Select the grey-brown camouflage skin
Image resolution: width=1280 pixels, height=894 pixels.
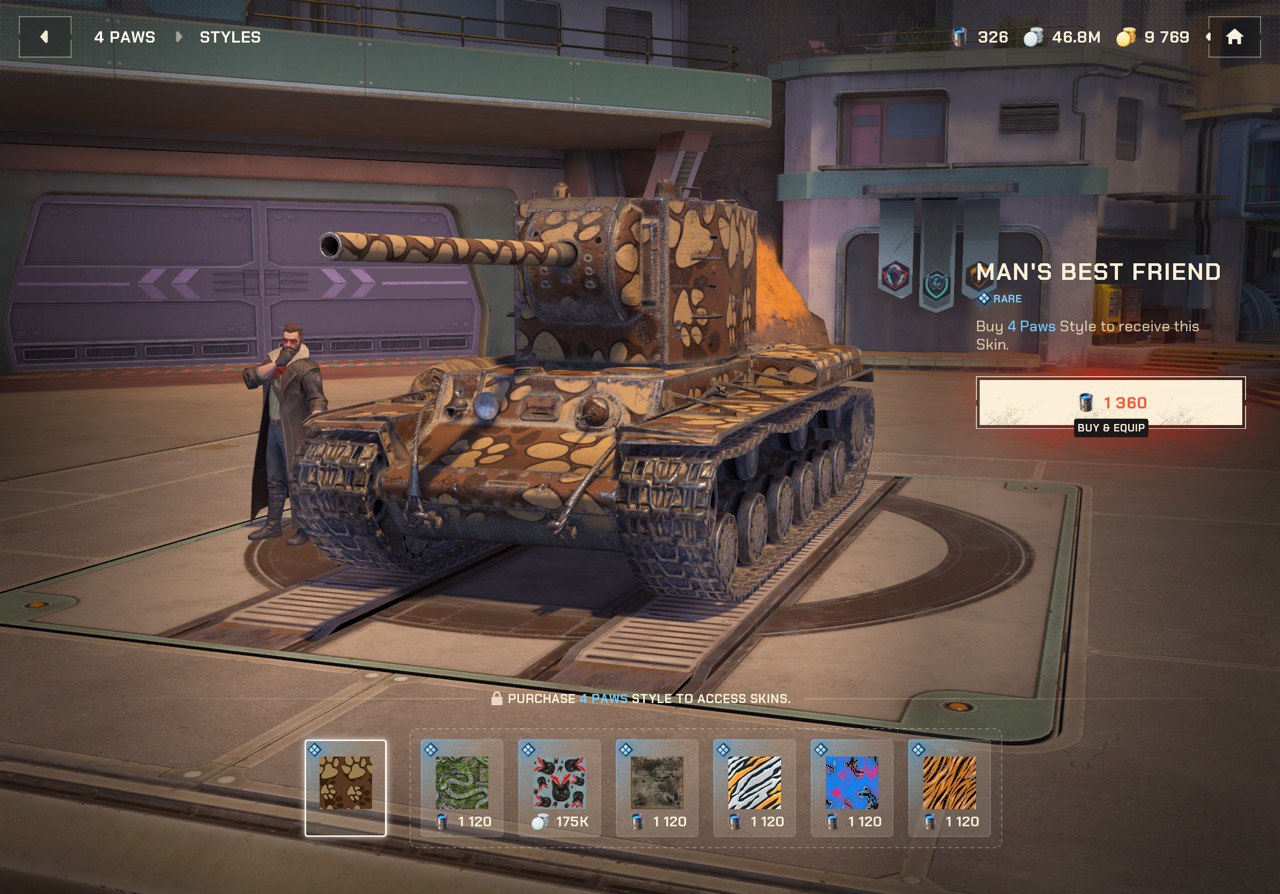point(657,787)
